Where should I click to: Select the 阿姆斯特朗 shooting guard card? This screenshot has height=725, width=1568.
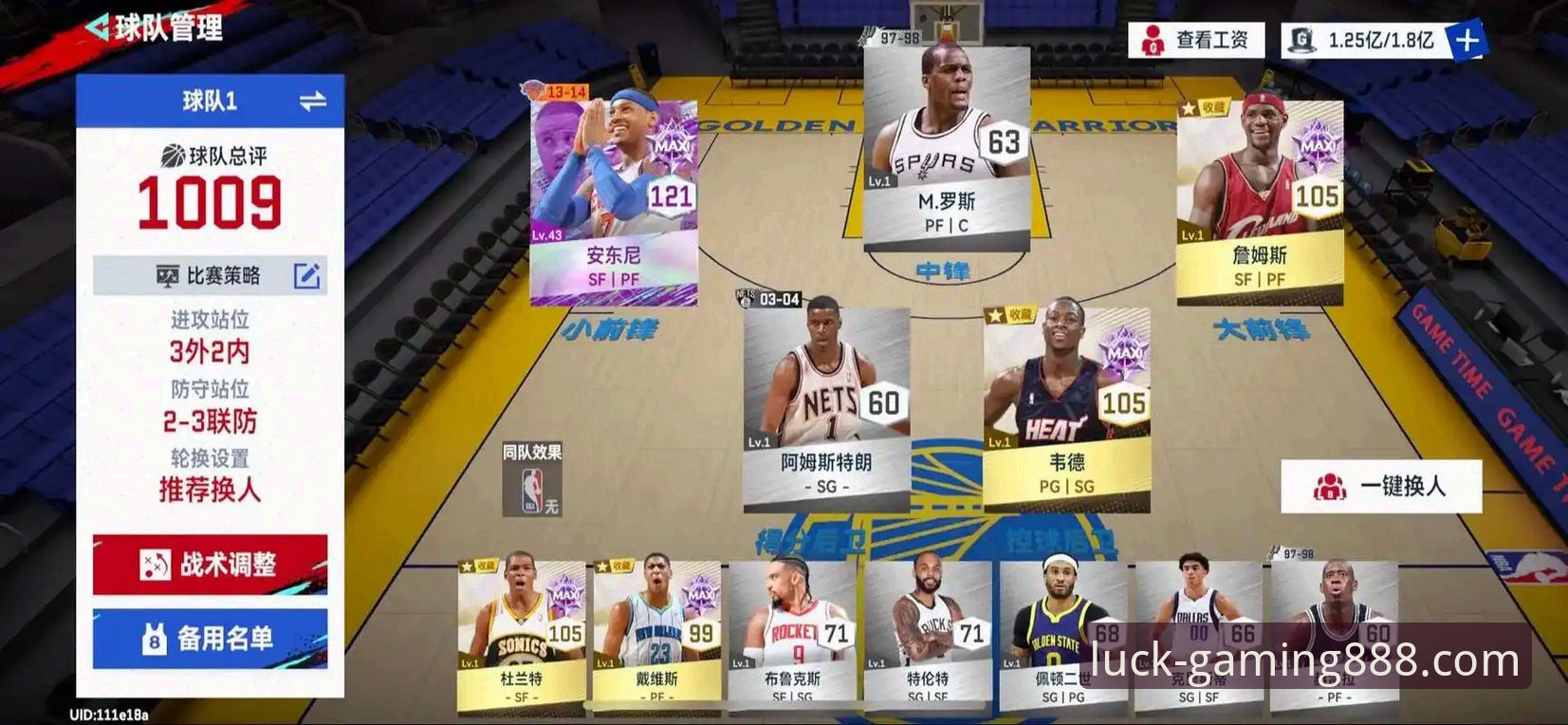825,406
